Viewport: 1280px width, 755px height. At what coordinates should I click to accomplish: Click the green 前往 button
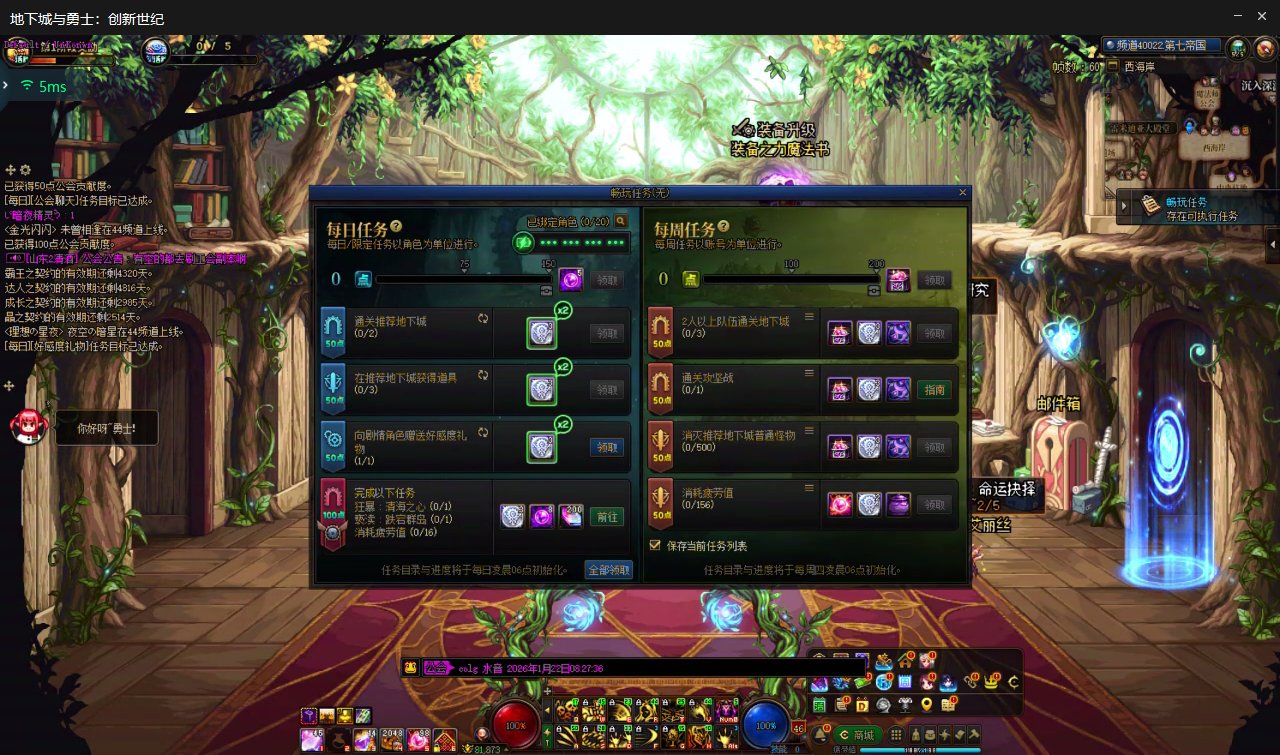606,517
